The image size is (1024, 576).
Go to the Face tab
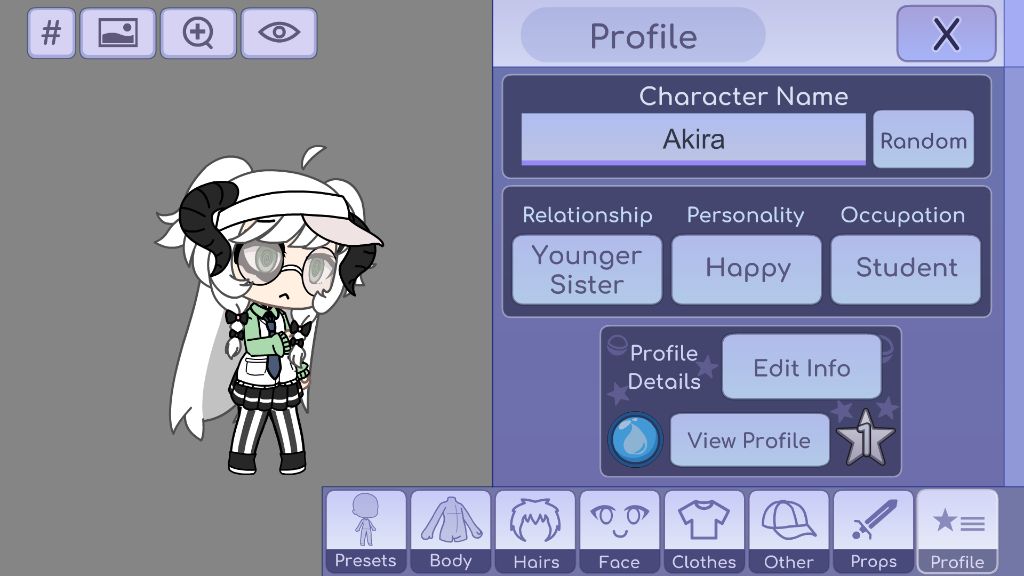(x=619, y=531)
